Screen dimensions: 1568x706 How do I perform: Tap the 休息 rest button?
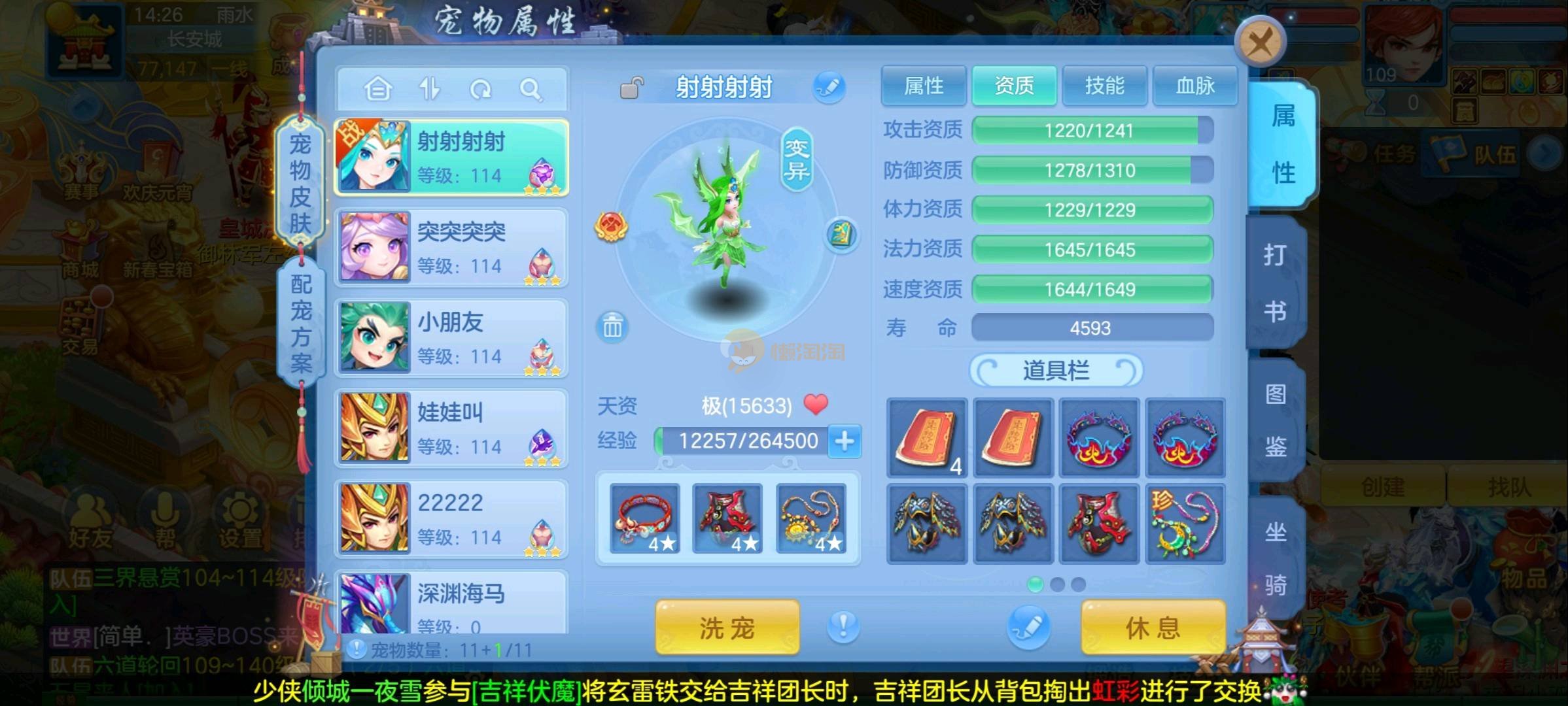(x=1153, y=628)
